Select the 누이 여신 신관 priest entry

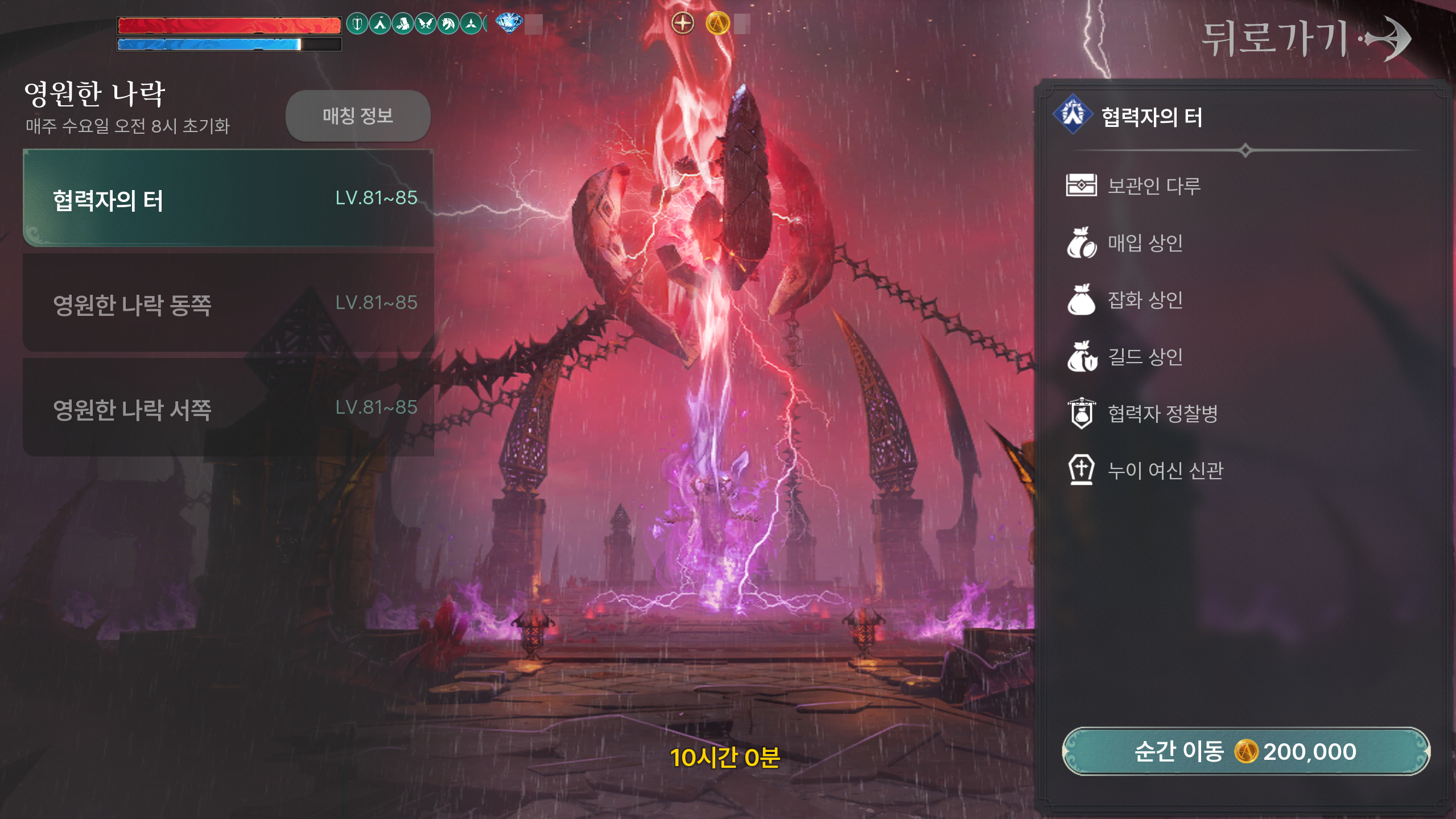pyautogui.click(x=1165, y=470)
